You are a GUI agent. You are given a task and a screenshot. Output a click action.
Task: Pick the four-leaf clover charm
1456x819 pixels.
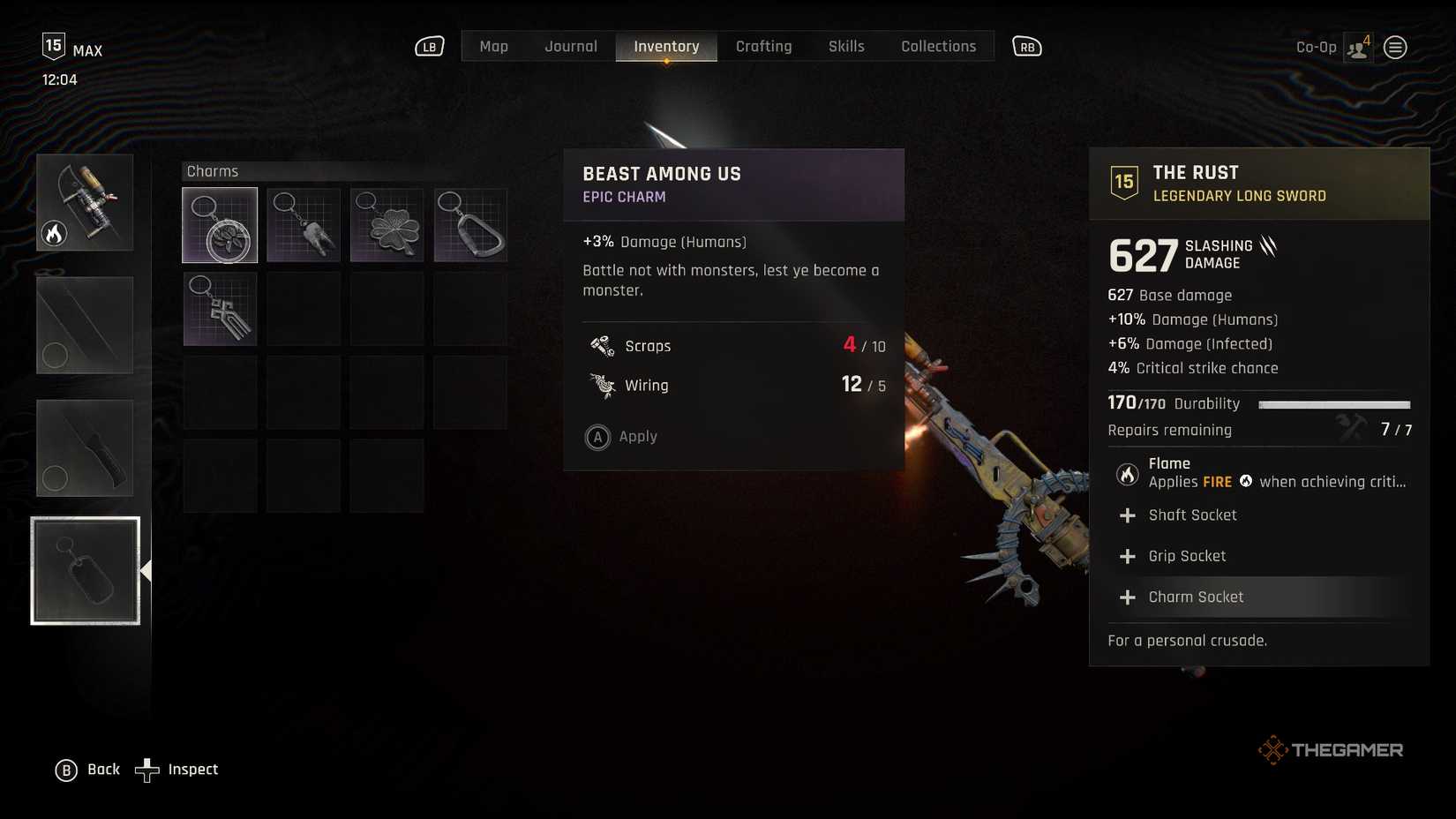387,225
